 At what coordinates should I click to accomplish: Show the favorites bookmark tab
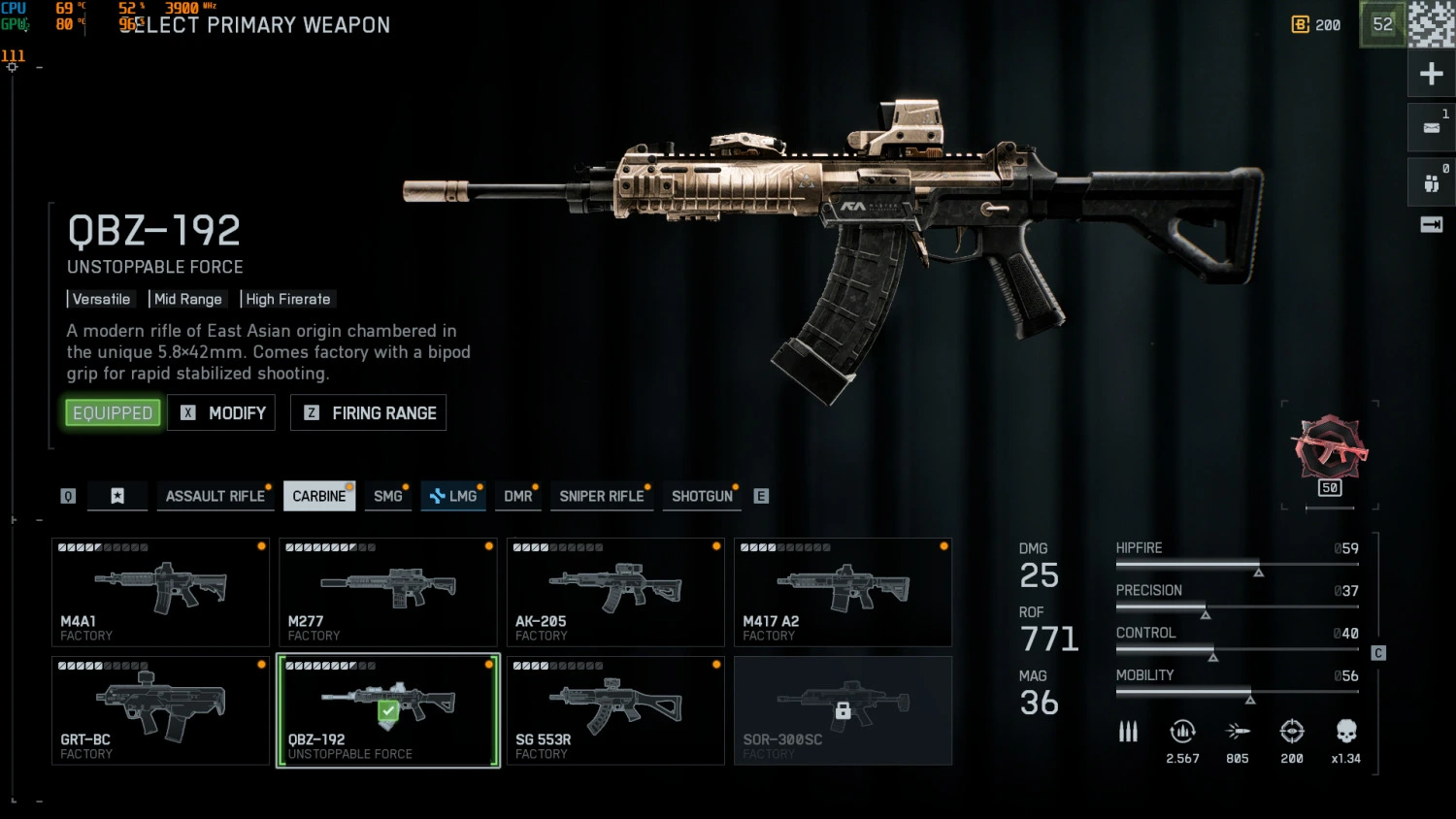click(117, 496)
